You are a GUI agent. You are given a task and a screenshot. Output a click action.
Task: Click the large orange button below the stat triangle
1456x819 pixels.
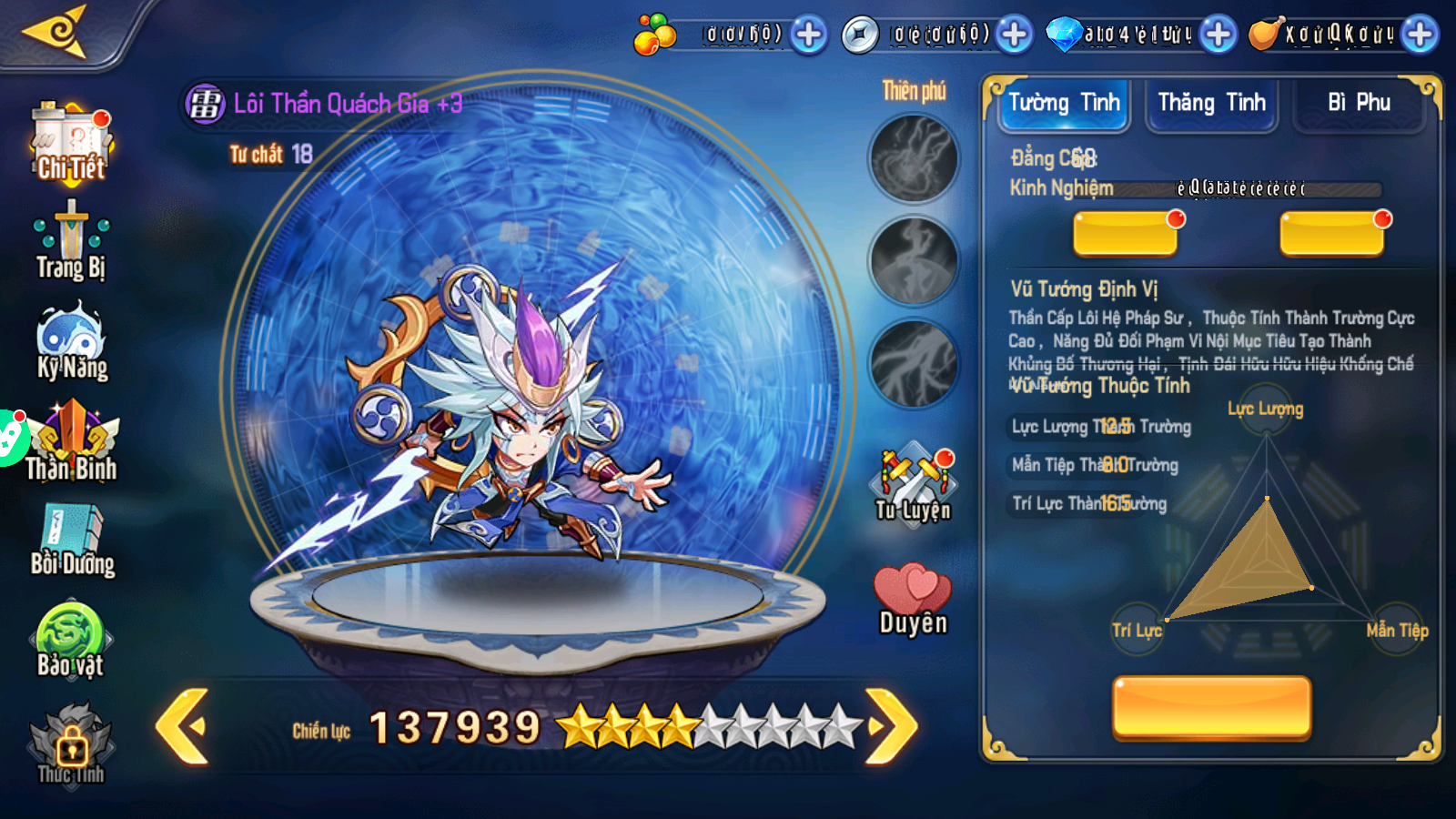click(1211, 705)
